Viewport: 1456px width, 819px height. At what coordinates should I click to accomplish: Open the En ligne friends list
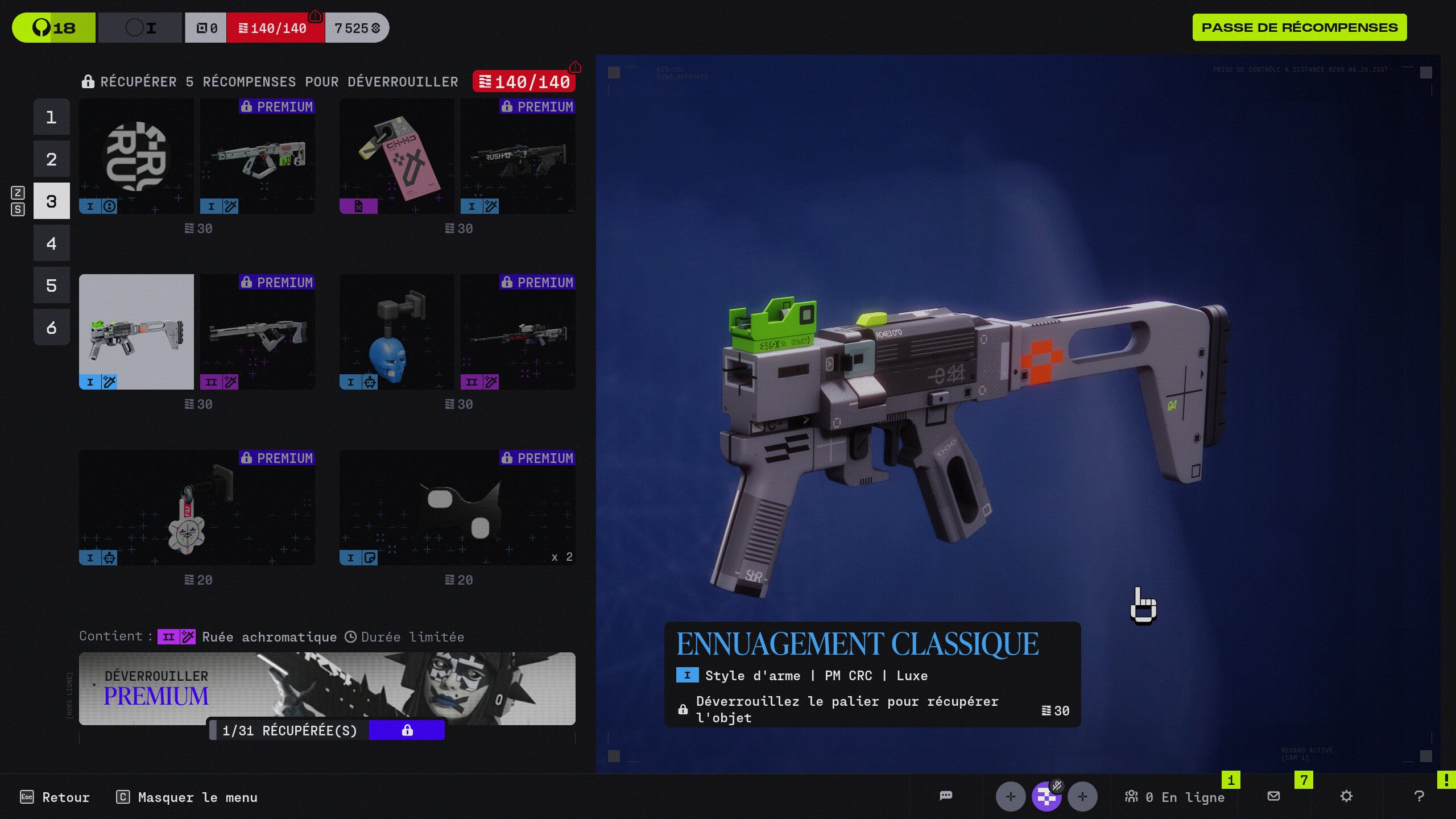coord(1175,797)
